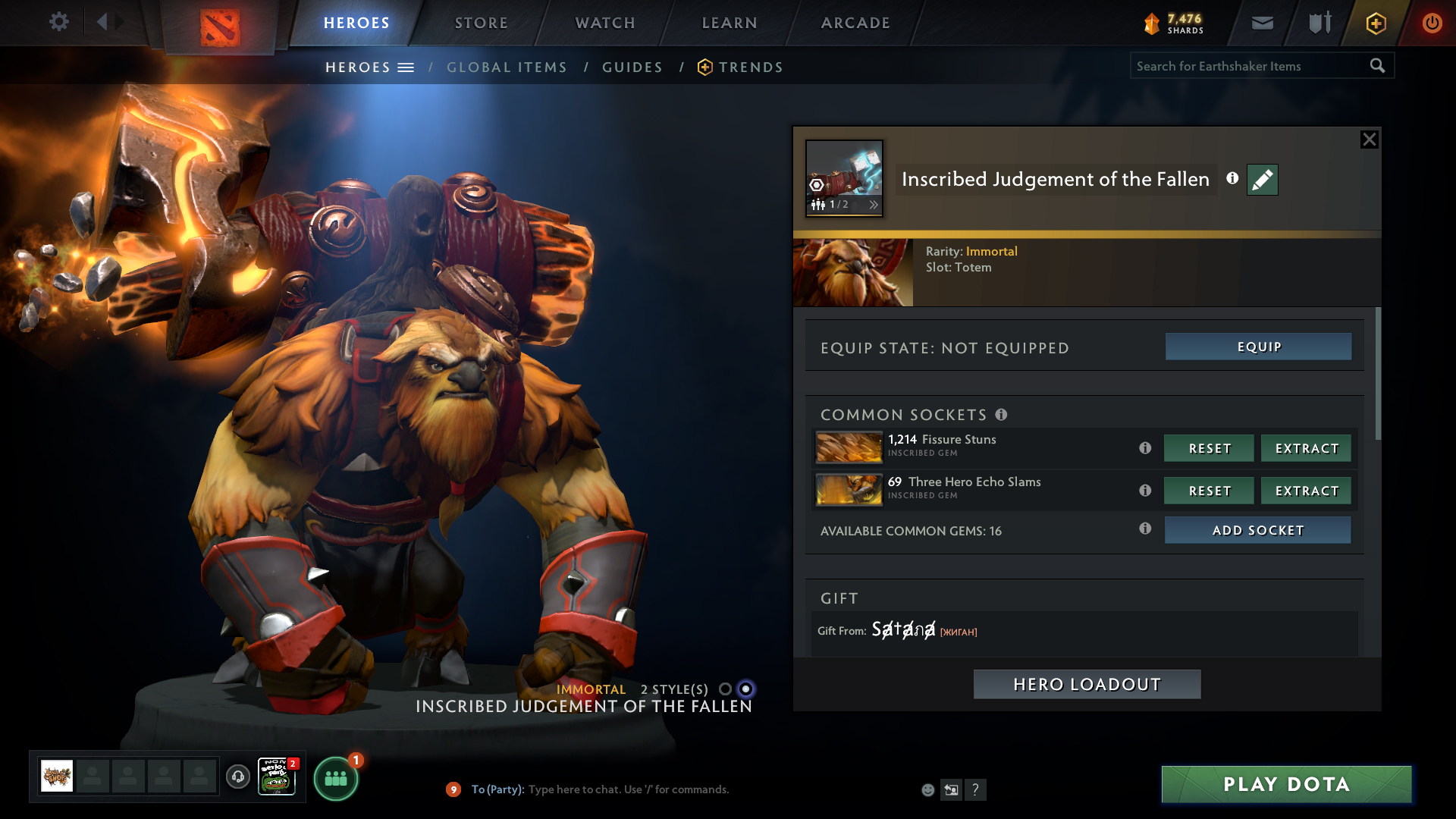Equip the Judgement of the Fallen totem
The width and height of the screenshot is (1456, 819).
pos(1258,347)
